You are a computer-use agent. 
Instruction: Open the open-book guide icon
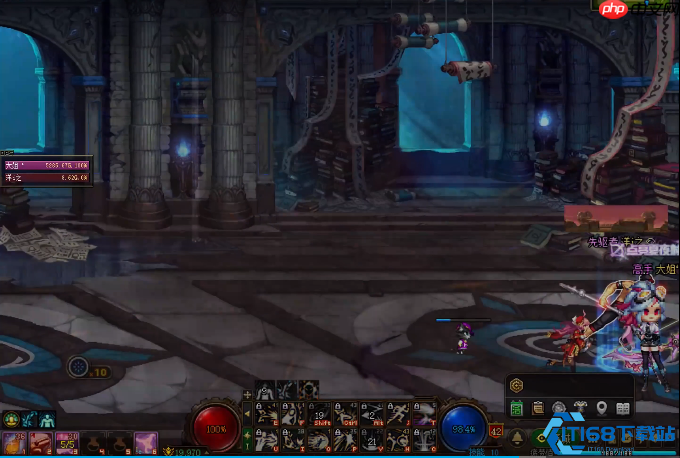coord(623,408)
